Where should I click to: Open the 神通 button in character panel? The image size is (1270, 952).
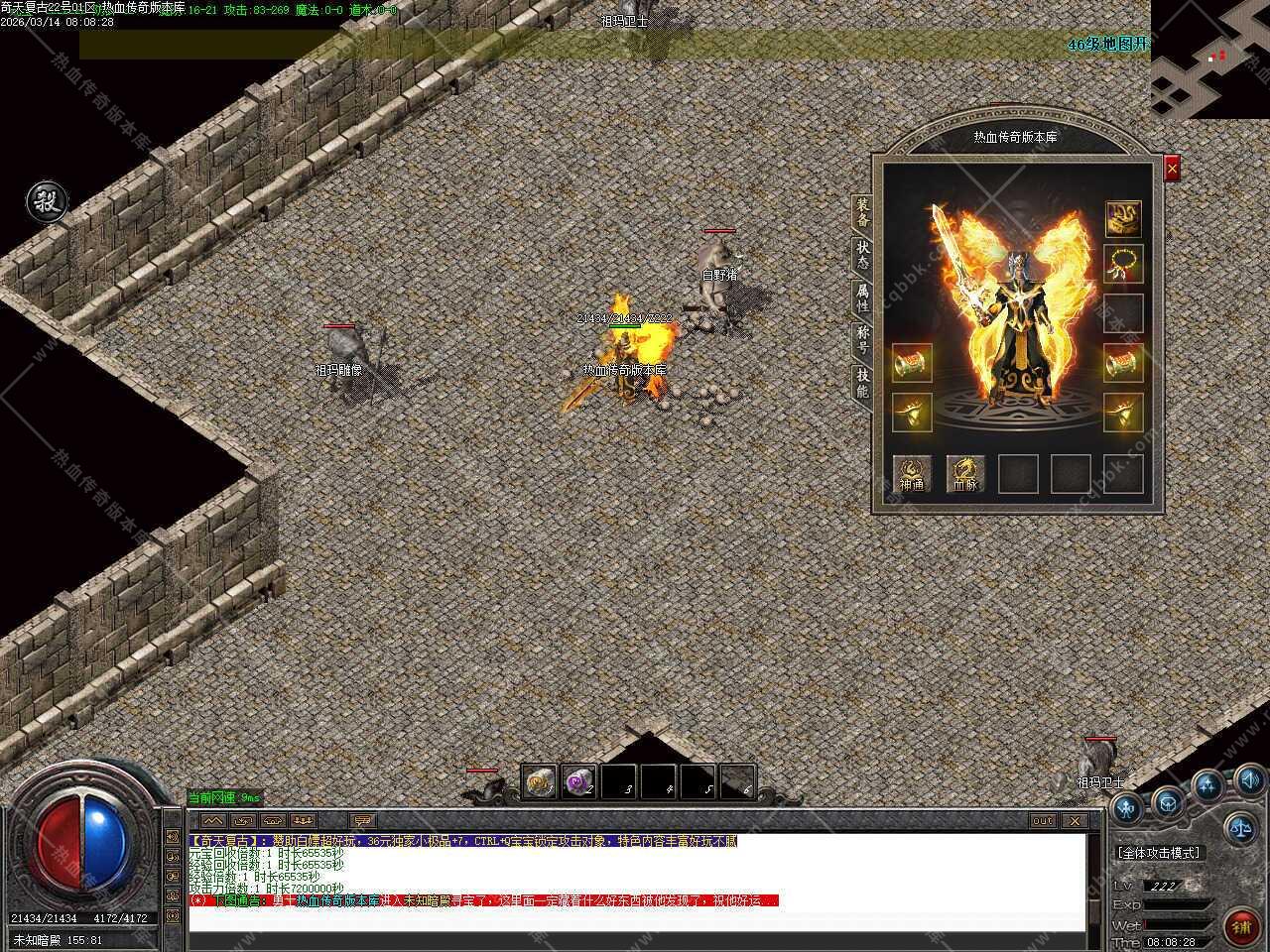tap(912, 474)
